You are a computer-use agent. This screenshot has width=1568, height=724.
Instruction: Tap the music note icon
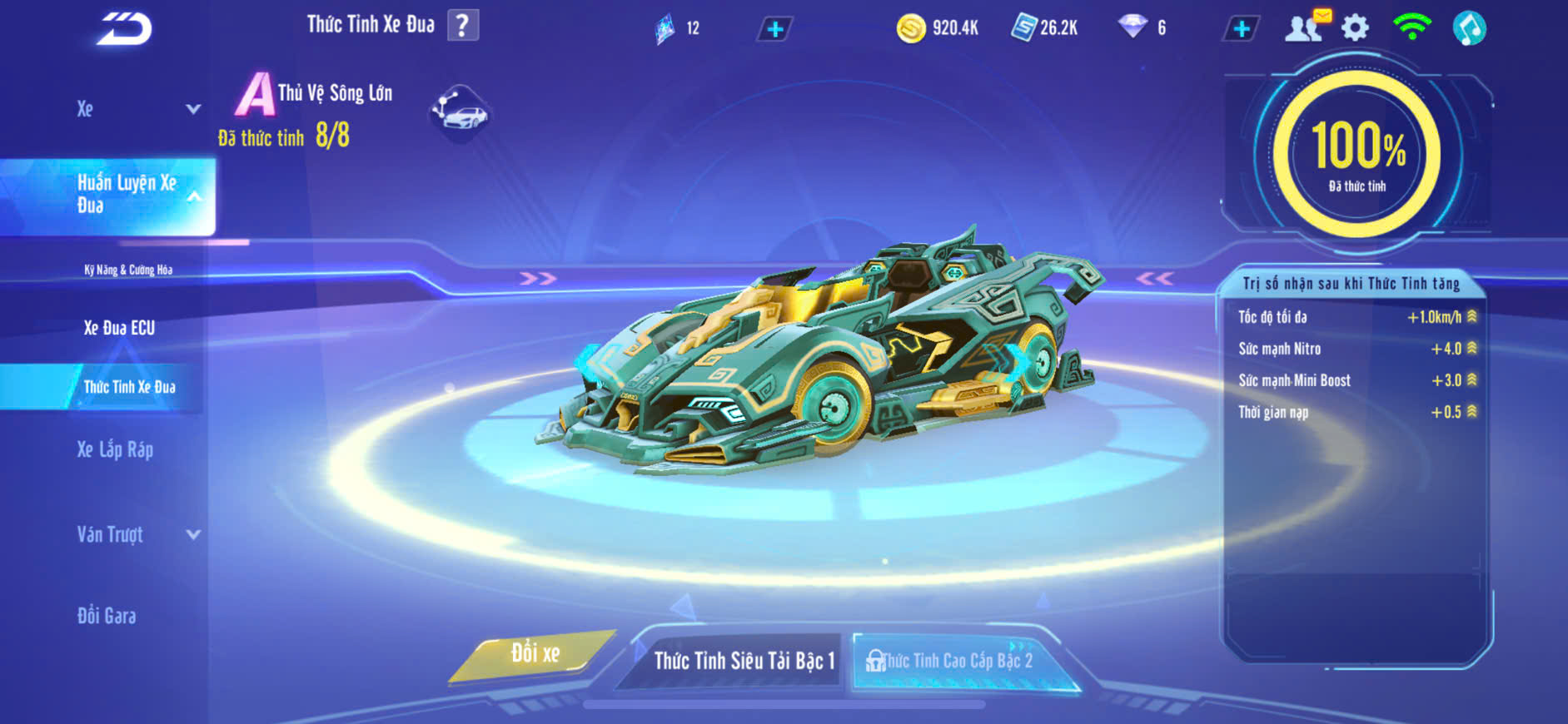click(x=1469, y=28)
